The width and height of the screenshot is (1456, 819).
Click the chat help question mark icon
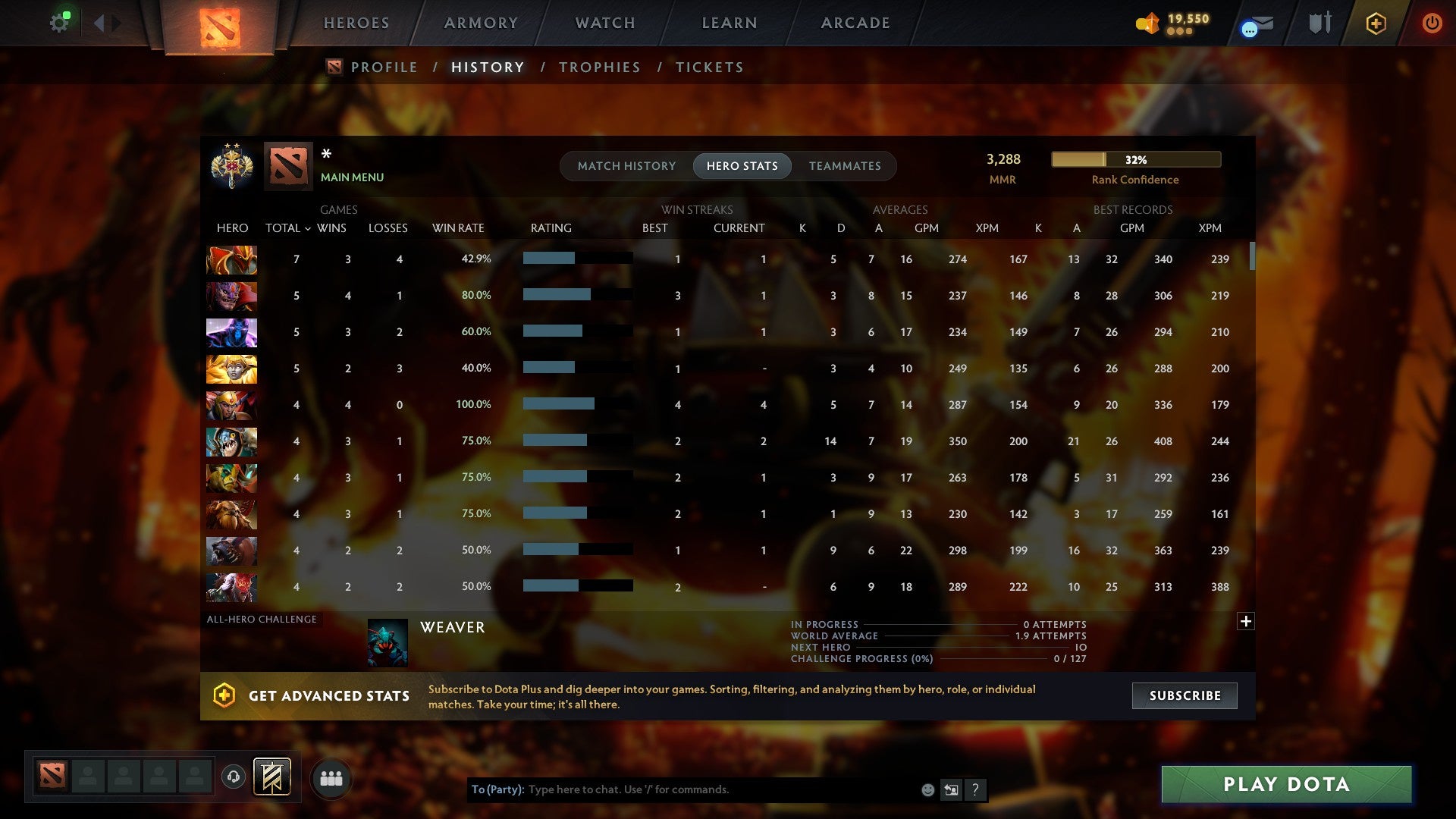[x=976, y=789]
